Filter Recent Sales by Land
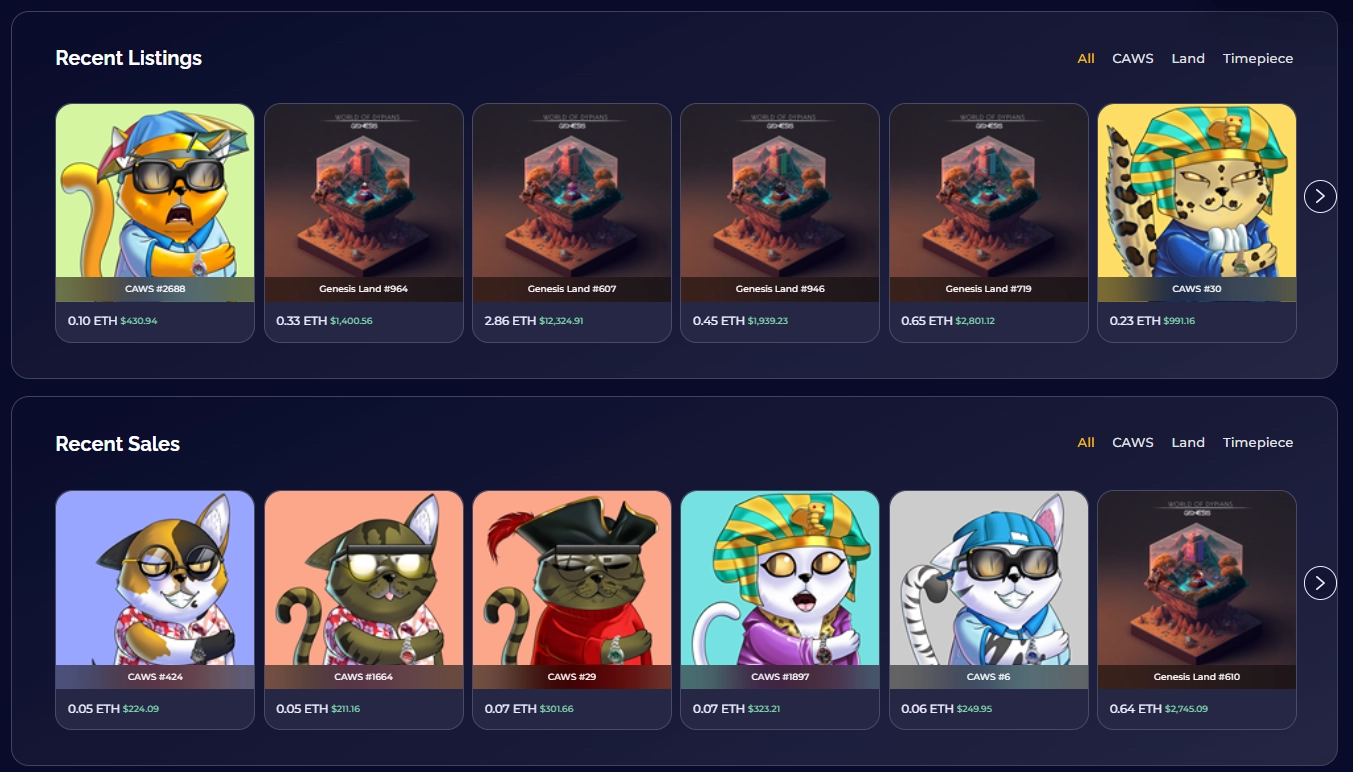This screenshot has width=1353, height=772. pos(1187,442)
